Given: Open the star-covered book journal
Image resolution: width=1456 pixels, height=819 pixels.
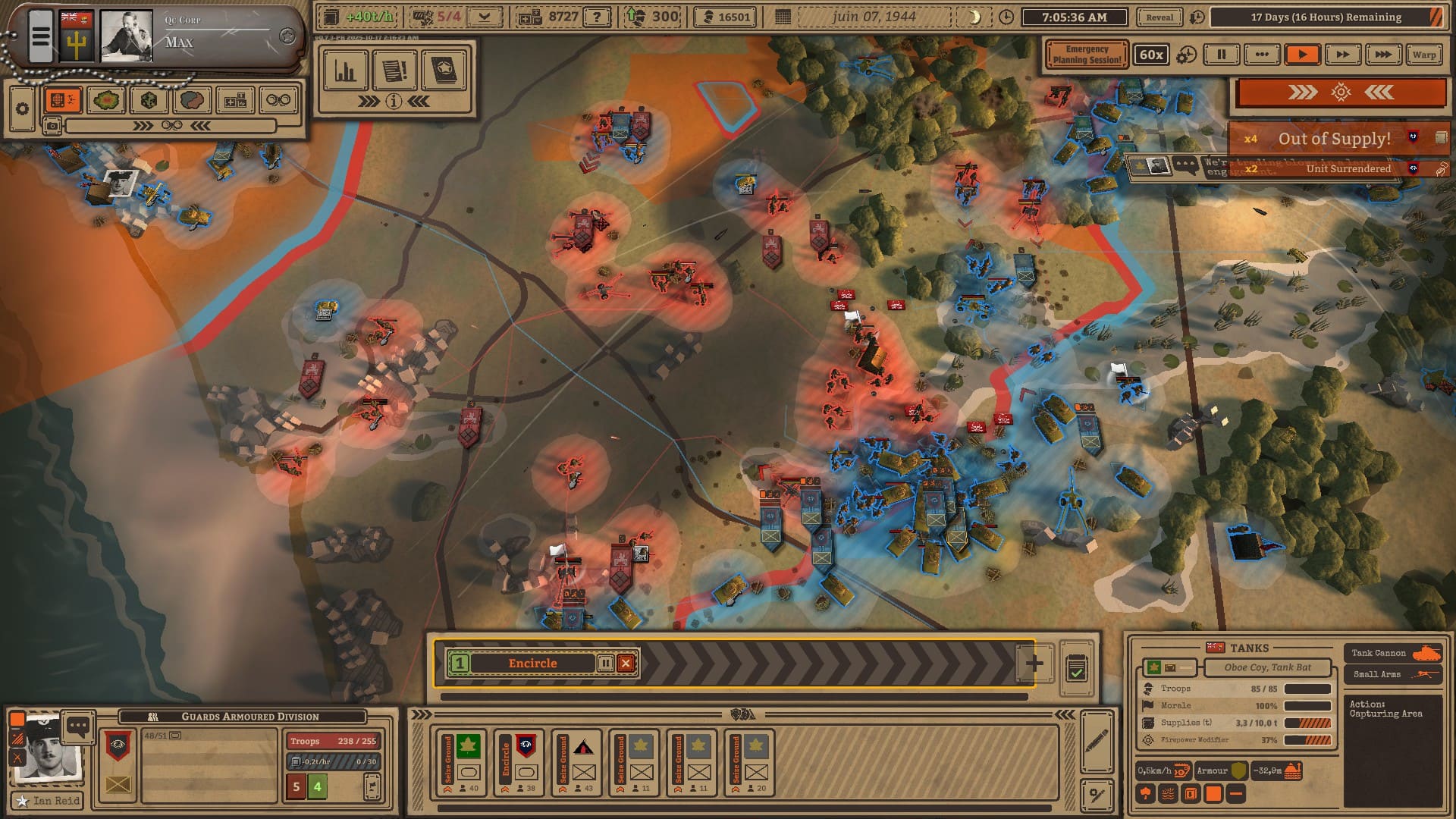Looking at the screenshot, I should click(x=444, y=71).
